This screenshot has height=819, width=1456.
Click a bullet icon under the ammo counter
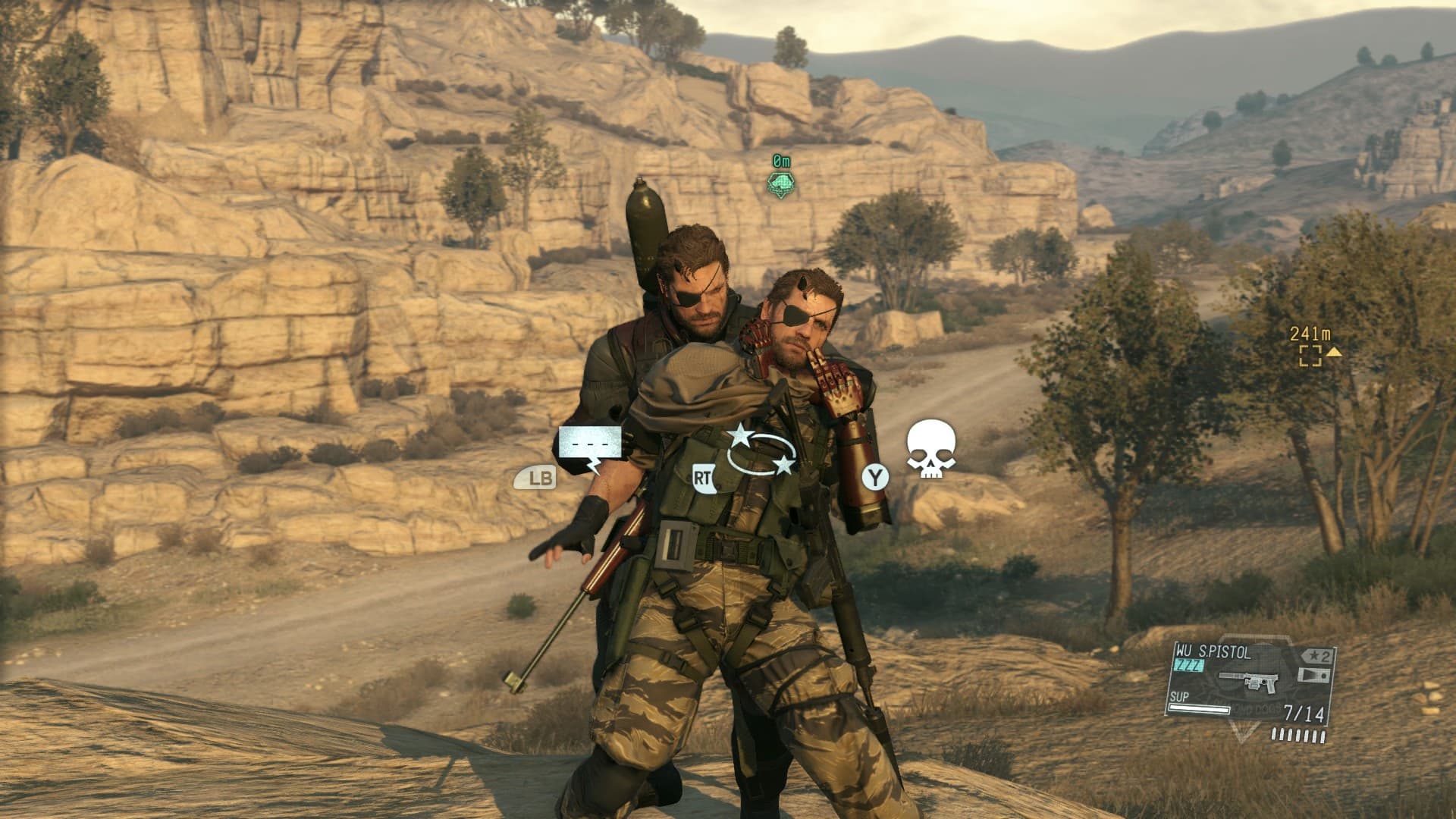click(x=1298, y=736)
